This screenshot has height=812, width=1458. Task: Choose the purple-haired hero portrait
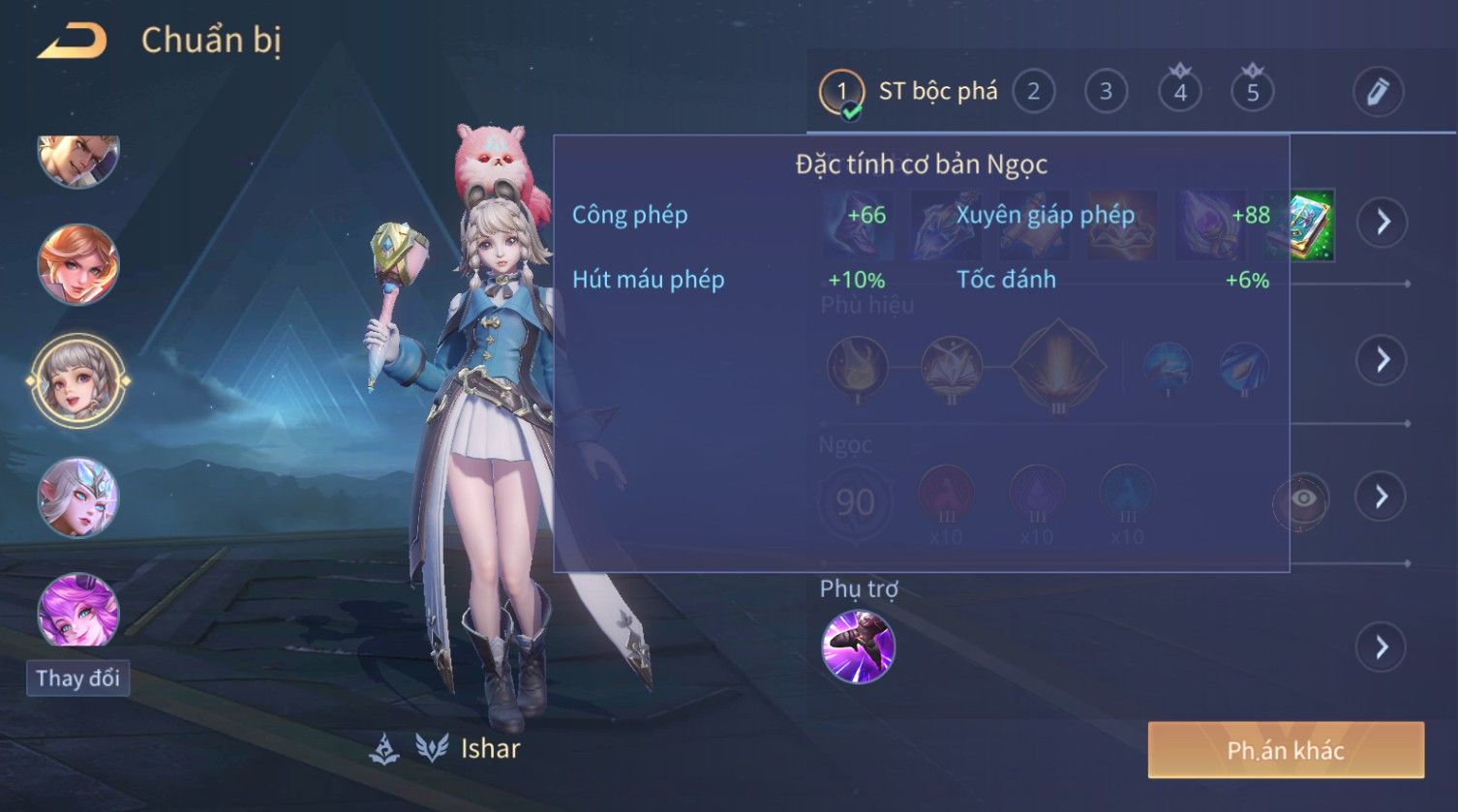pos(78,610)
